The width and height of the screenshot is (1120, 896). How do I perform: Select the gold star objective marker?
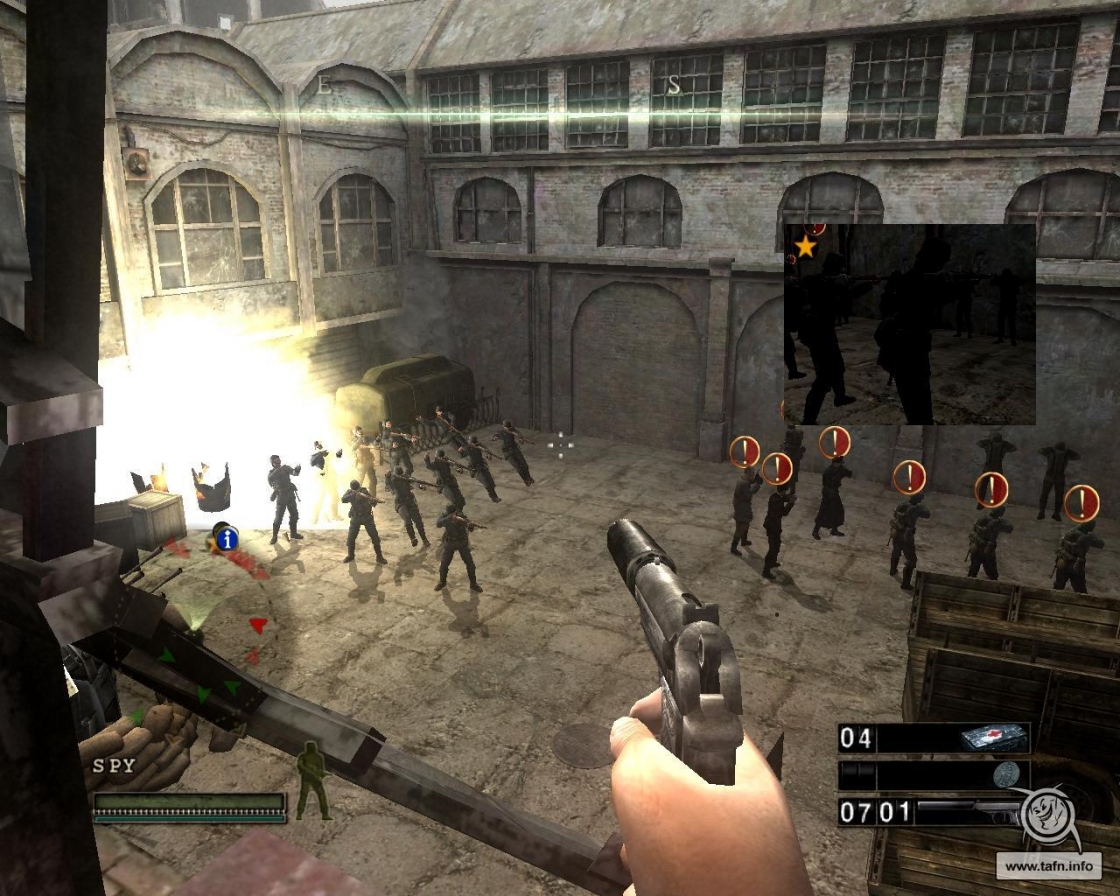click(x=805, y=246)
